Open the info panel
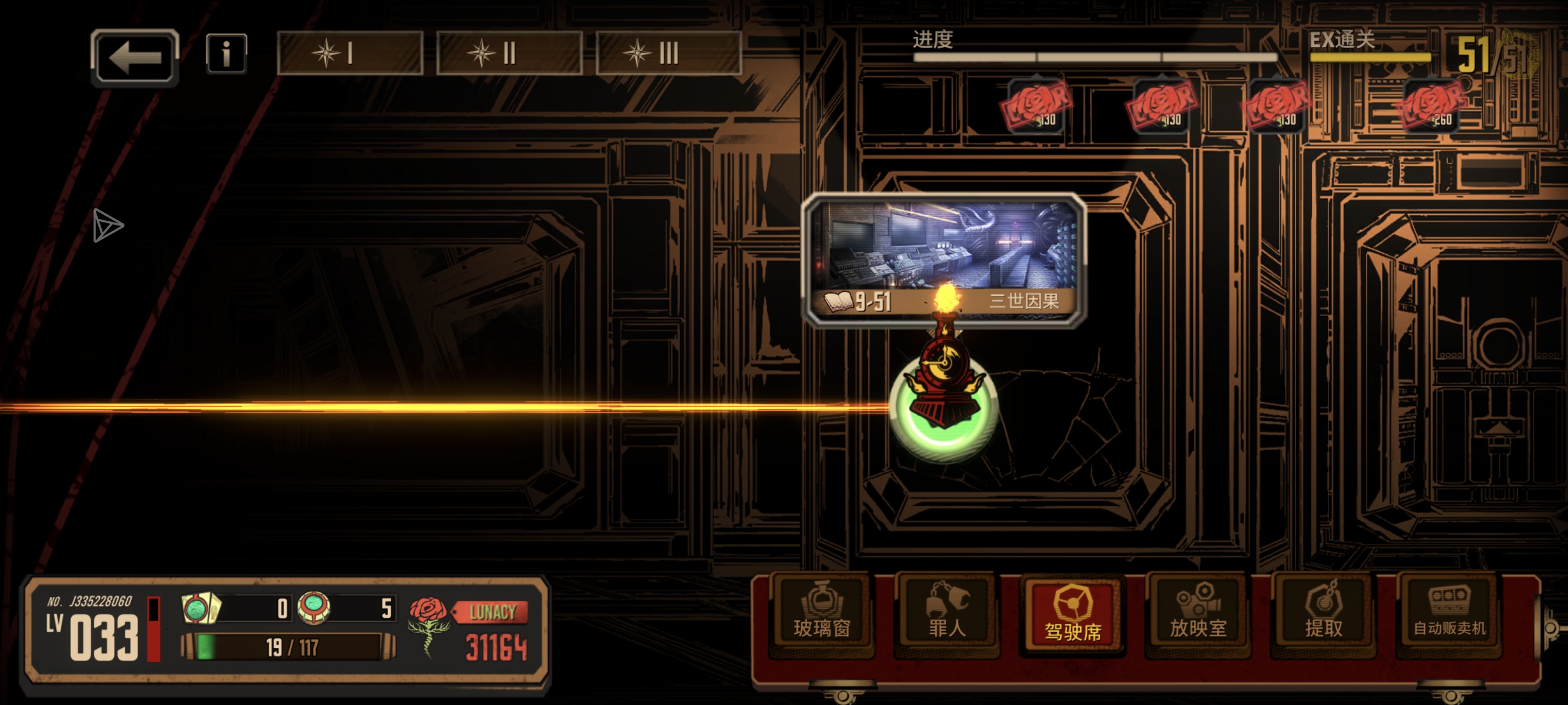Screen dimensions: 1568x705 pos(226,54)
